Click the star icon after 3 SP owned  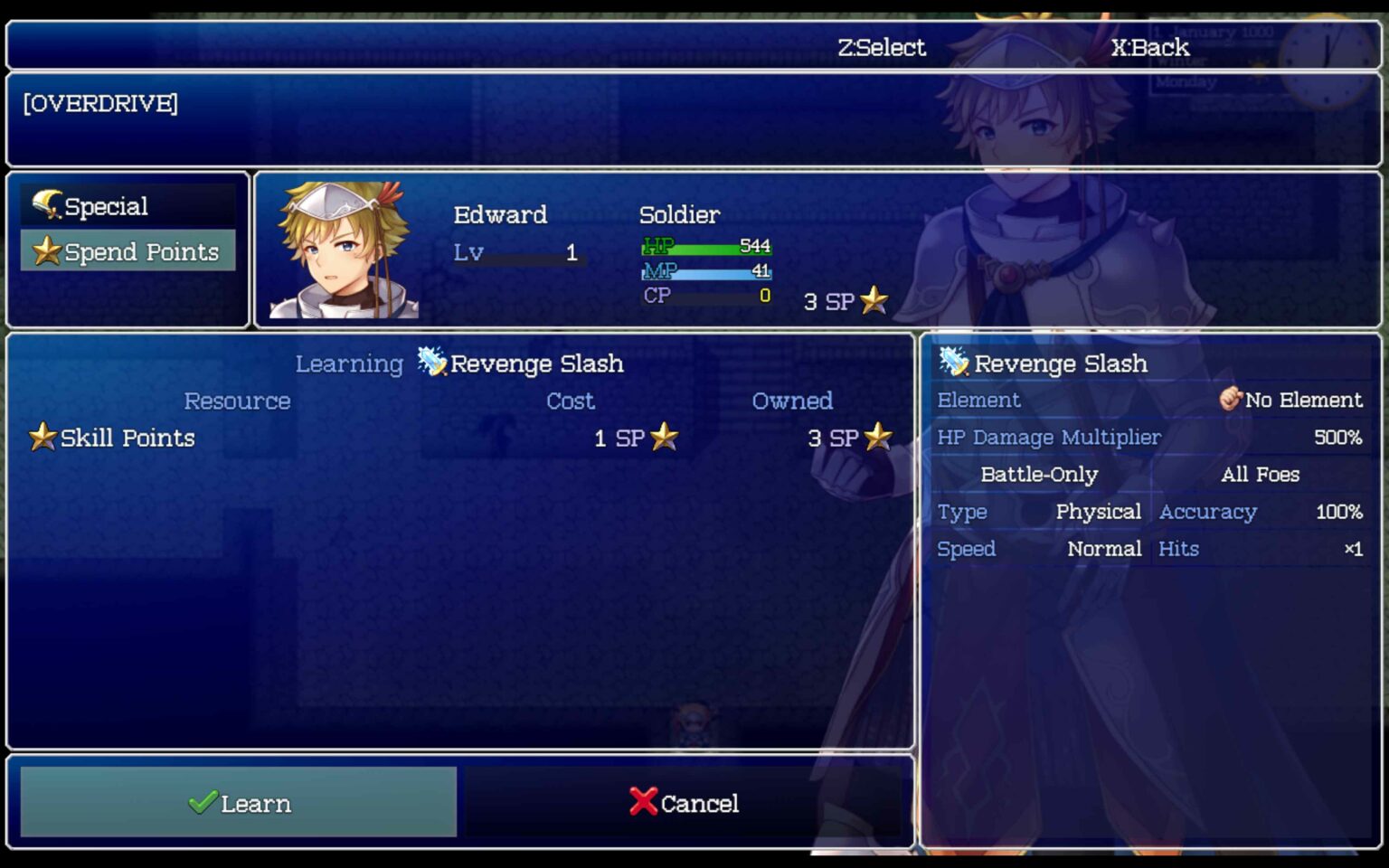pos(878,438)
